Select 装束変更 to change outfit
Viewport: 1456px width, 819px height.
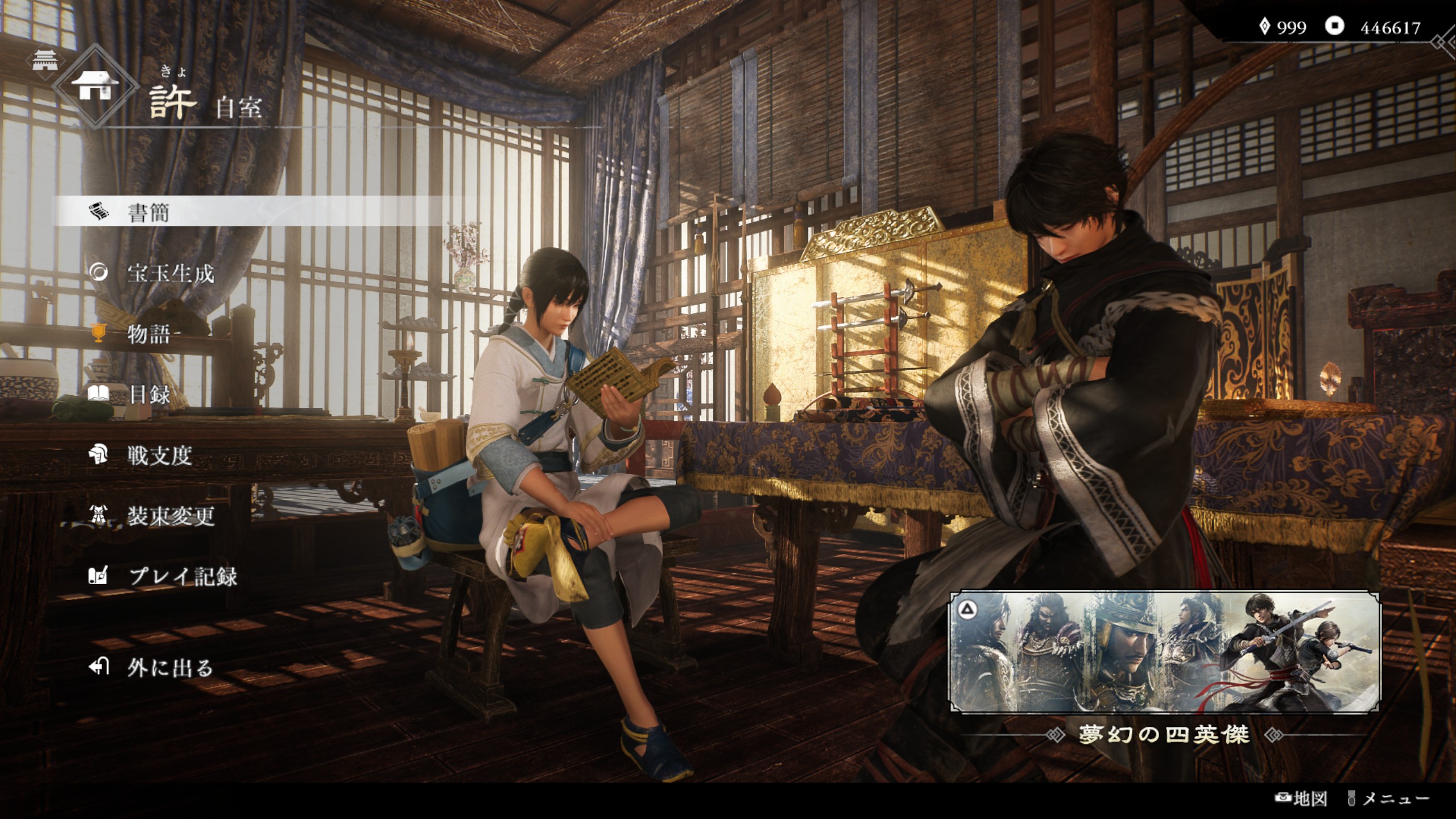170,516
